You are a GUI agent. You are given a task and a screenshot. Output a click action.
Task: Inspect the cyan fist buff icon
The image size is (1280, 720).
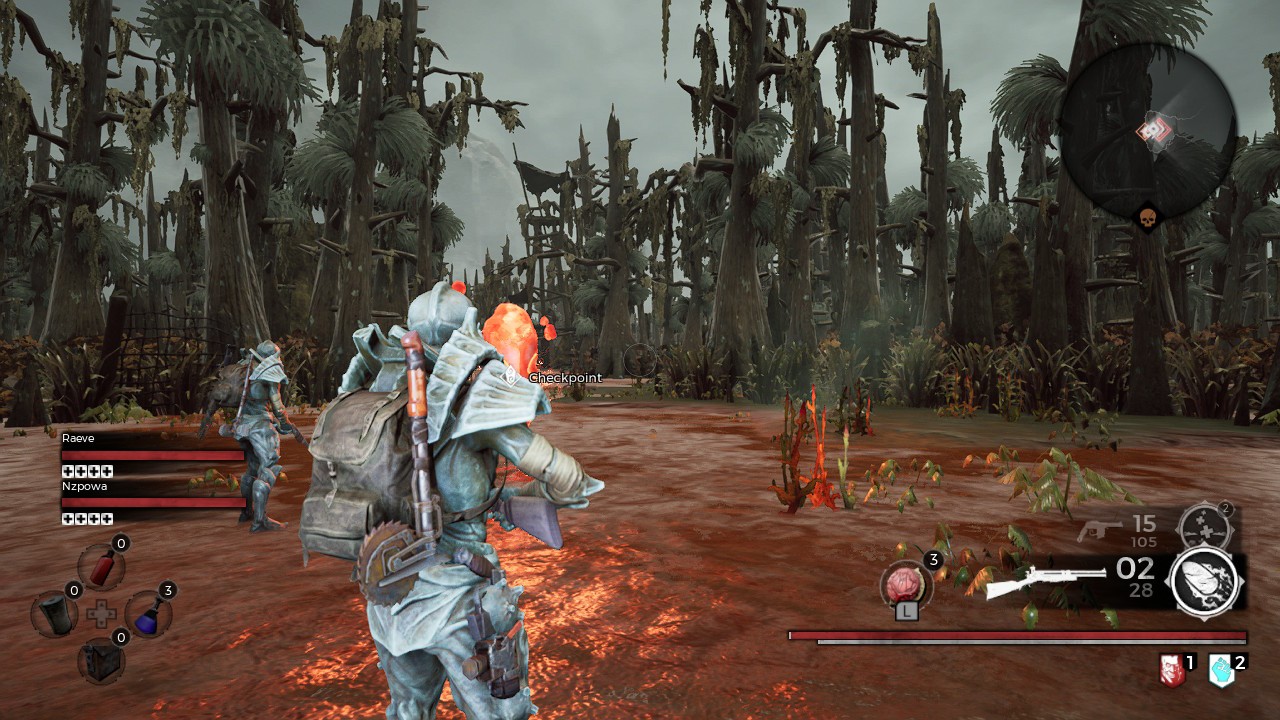1221,670
